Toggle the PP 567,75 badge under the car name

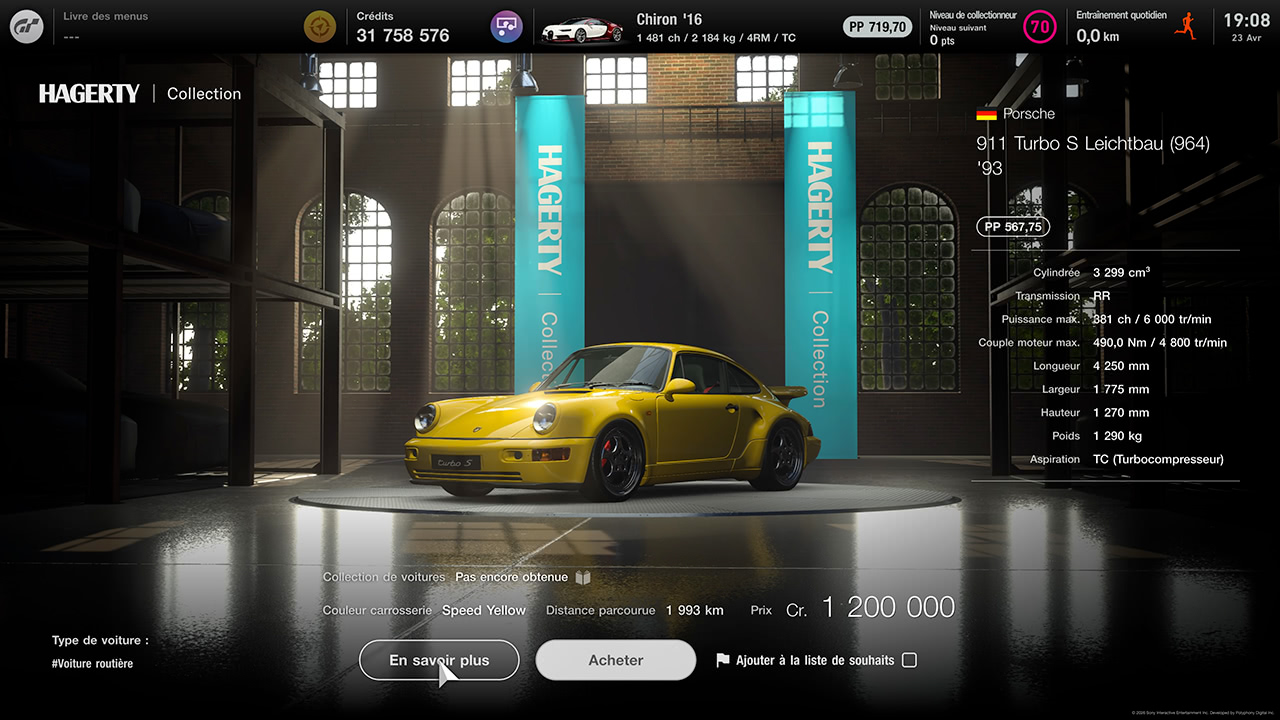pyautogui.click(x=1012, y=226)
